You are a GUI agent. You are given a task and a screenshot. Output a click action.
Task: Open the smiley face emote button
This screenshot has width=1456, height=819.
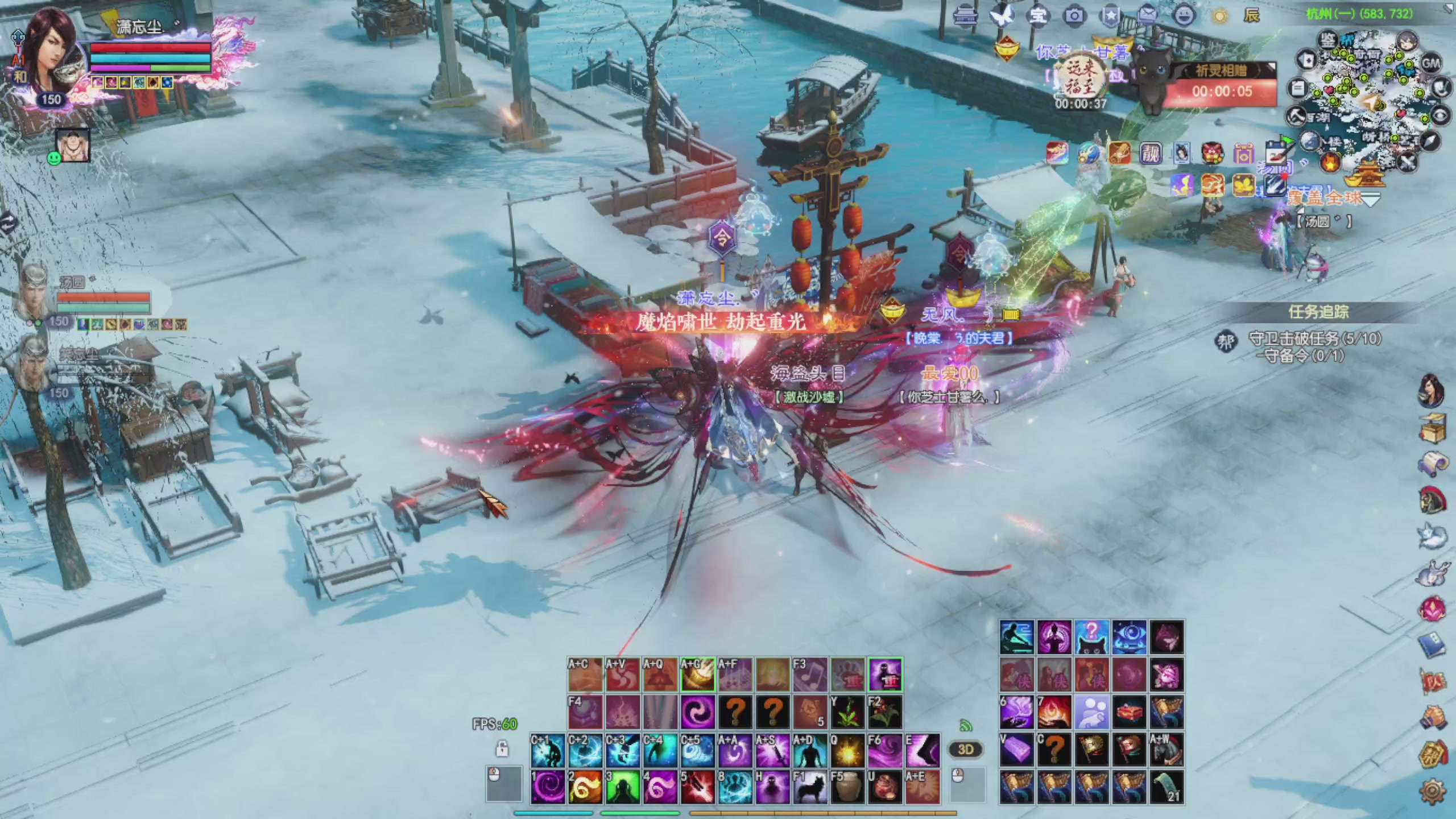[1184, 16]
